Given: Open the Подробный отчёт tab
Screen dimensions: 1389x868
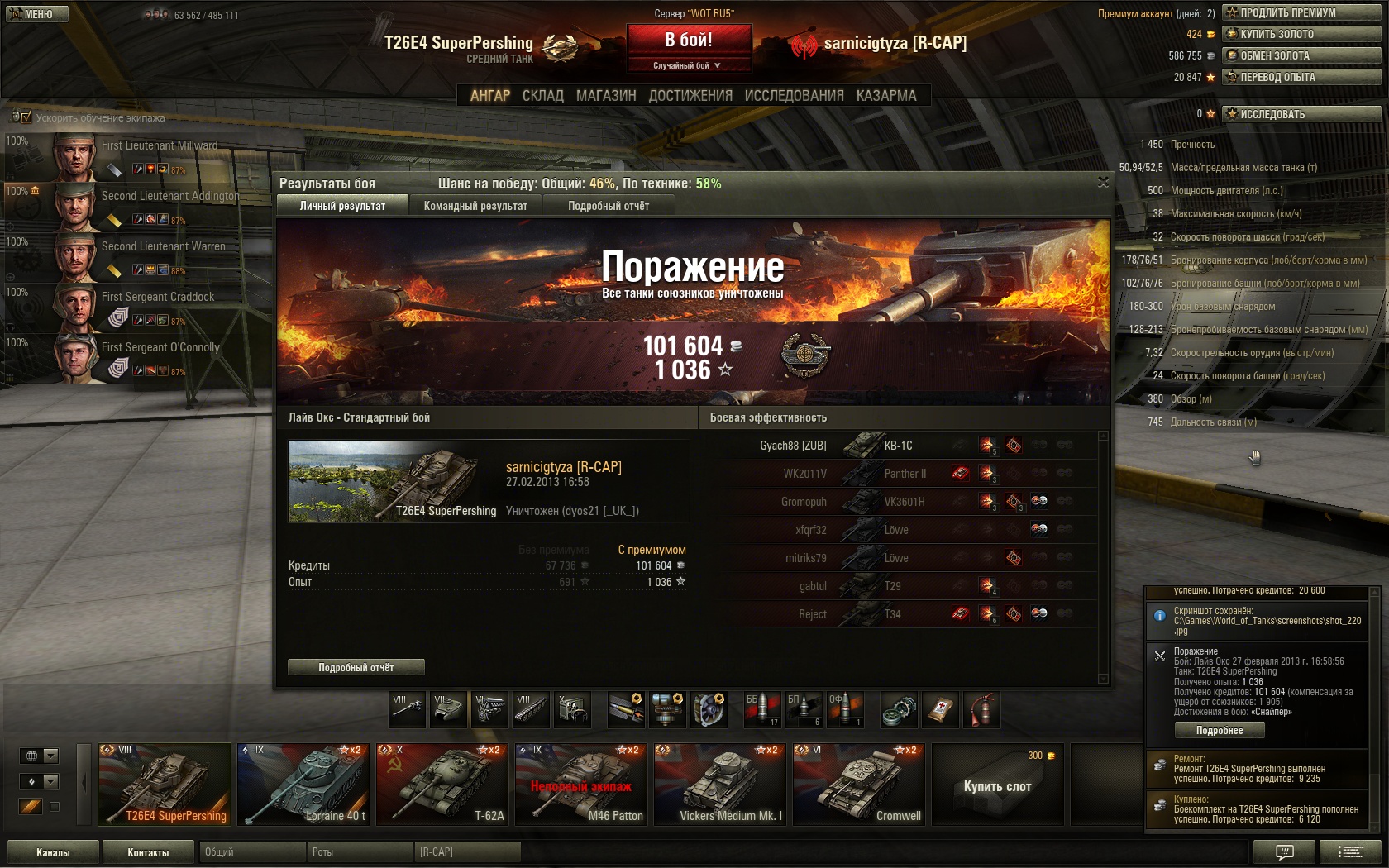Looking at the screenshot, I should [609, 206].
